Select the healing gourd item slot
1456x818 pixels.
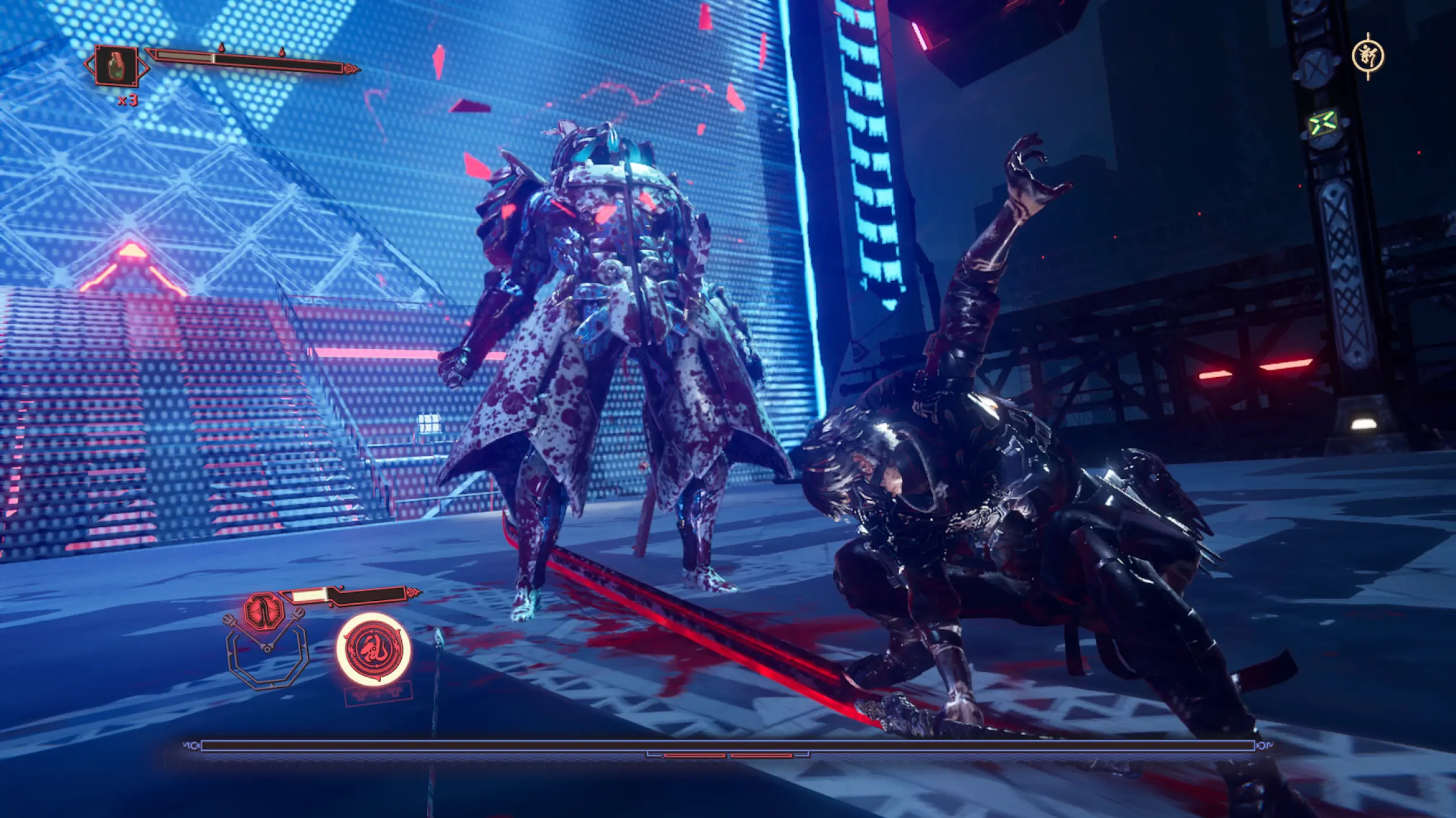pyautogui.click(x=116, y=65)
